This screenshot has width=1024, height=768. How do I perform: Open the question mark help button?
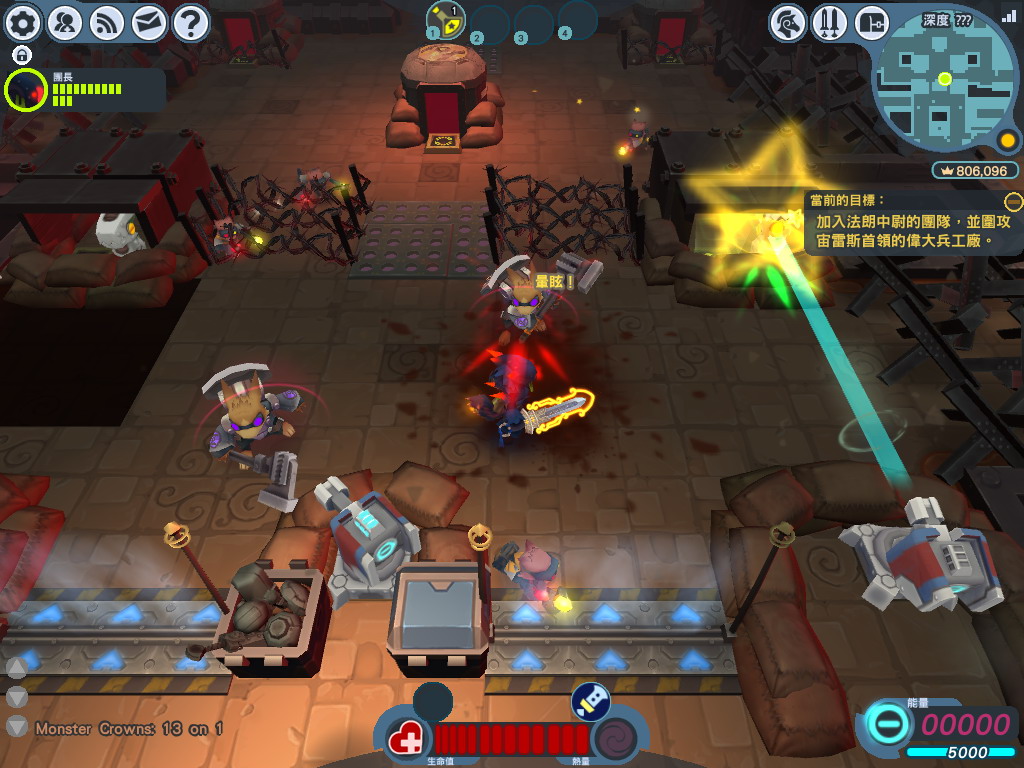click(x=191, y=21)
